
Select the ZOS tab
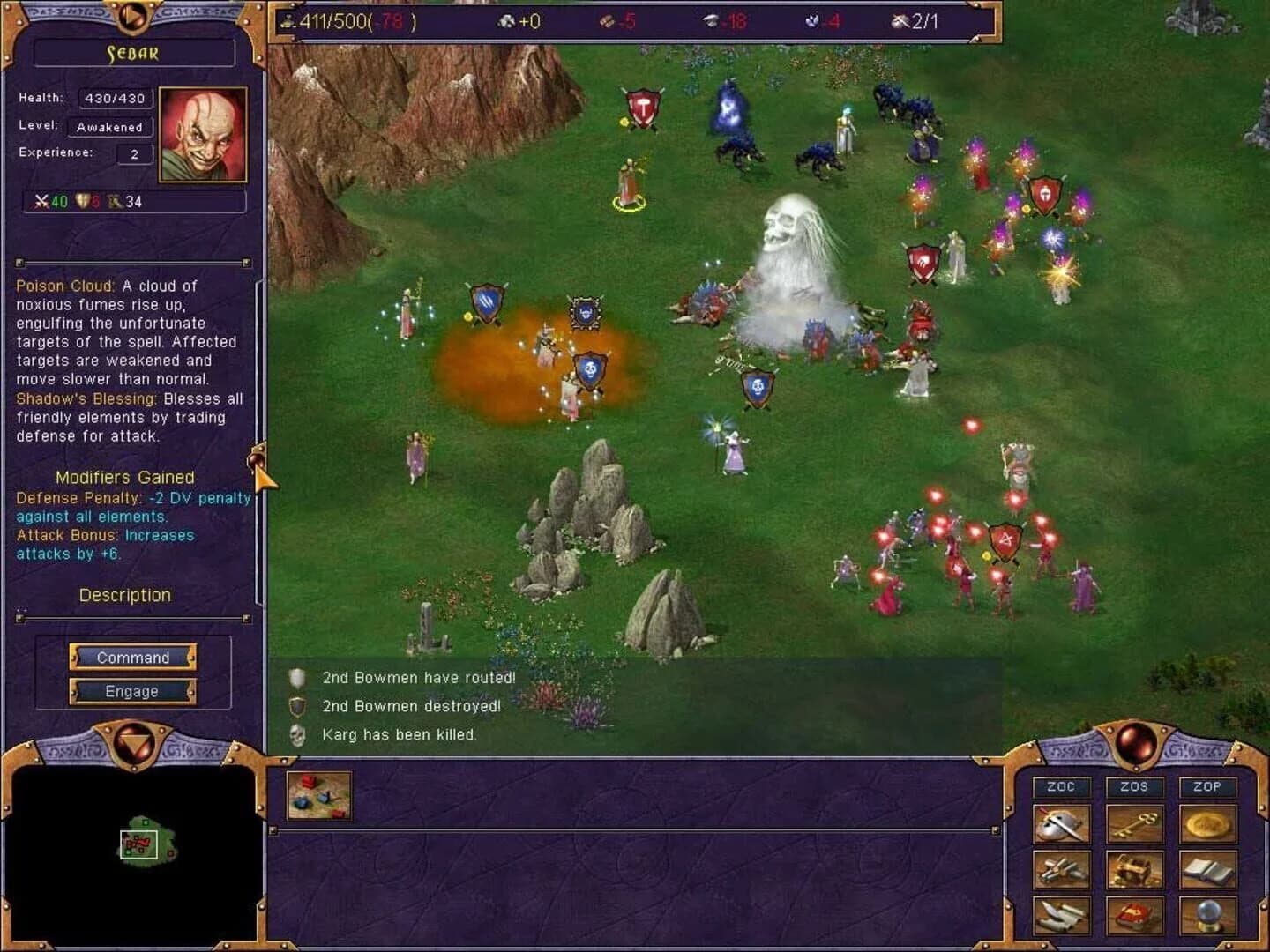pyautogui.click(x=1136, y=787)
